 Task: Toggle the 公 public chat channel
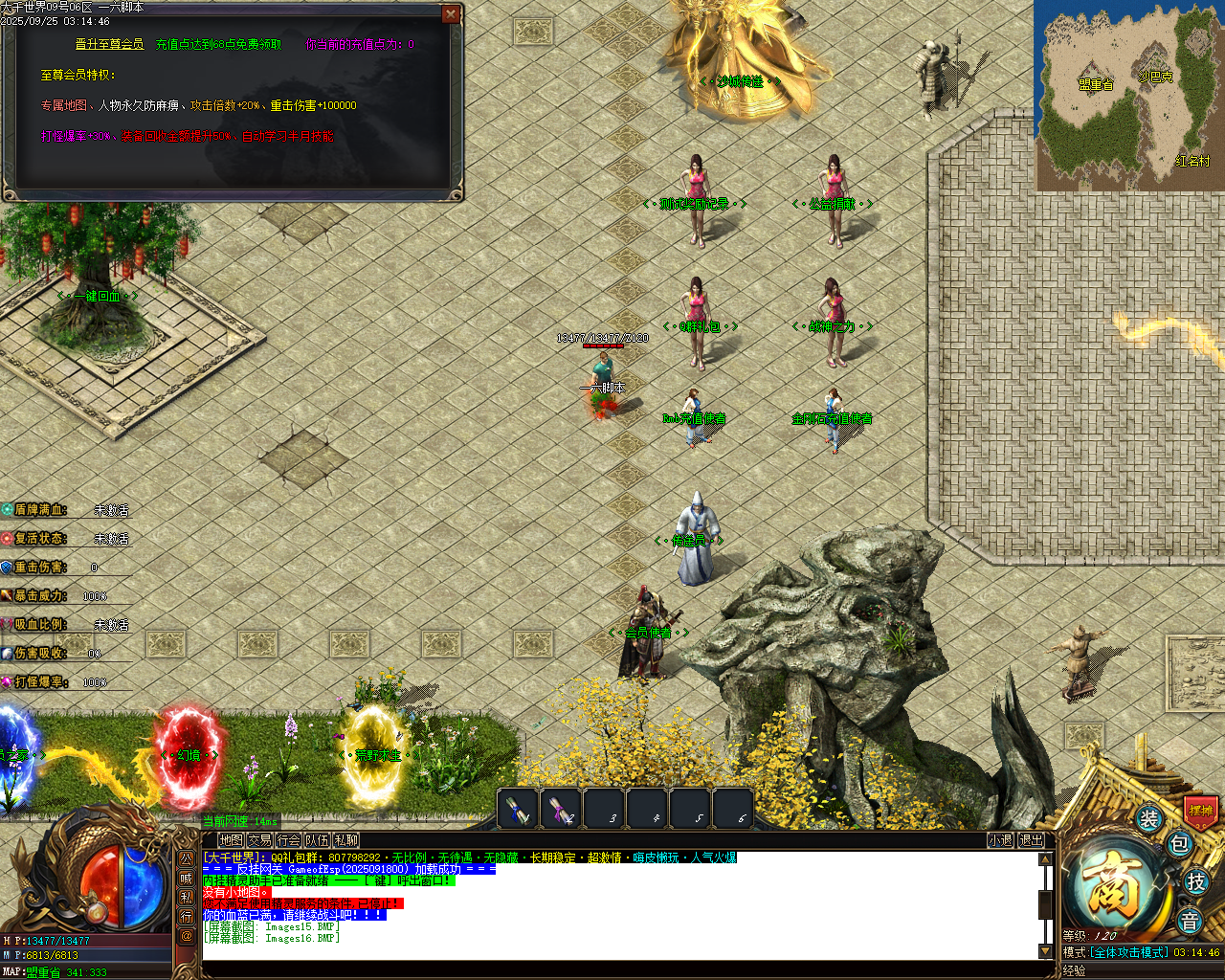tap(187, 857)
